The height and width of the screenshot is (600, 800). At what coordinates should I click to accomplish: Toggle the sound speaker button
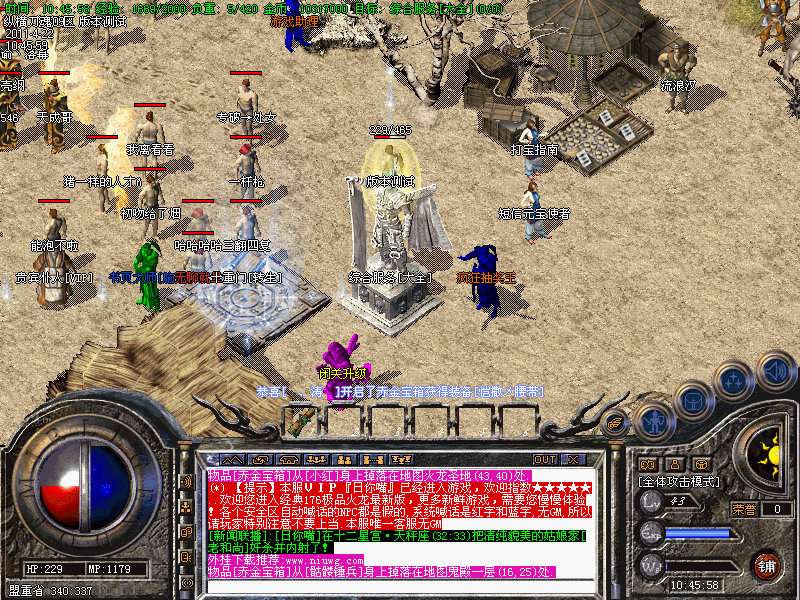coord(775,370)
